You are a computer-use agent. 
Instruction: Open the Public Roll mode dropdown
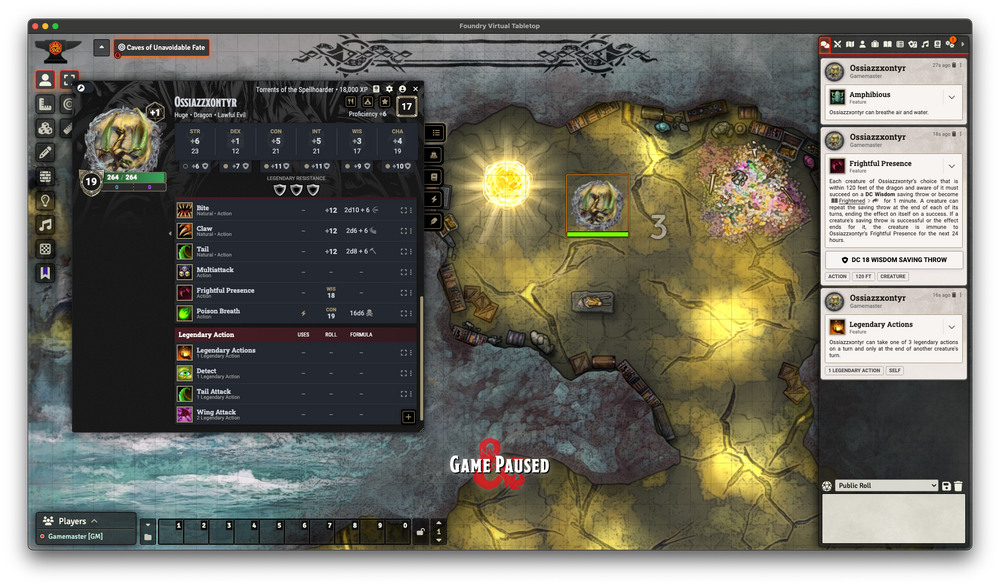pyautogui.click(x=886, y=486)
